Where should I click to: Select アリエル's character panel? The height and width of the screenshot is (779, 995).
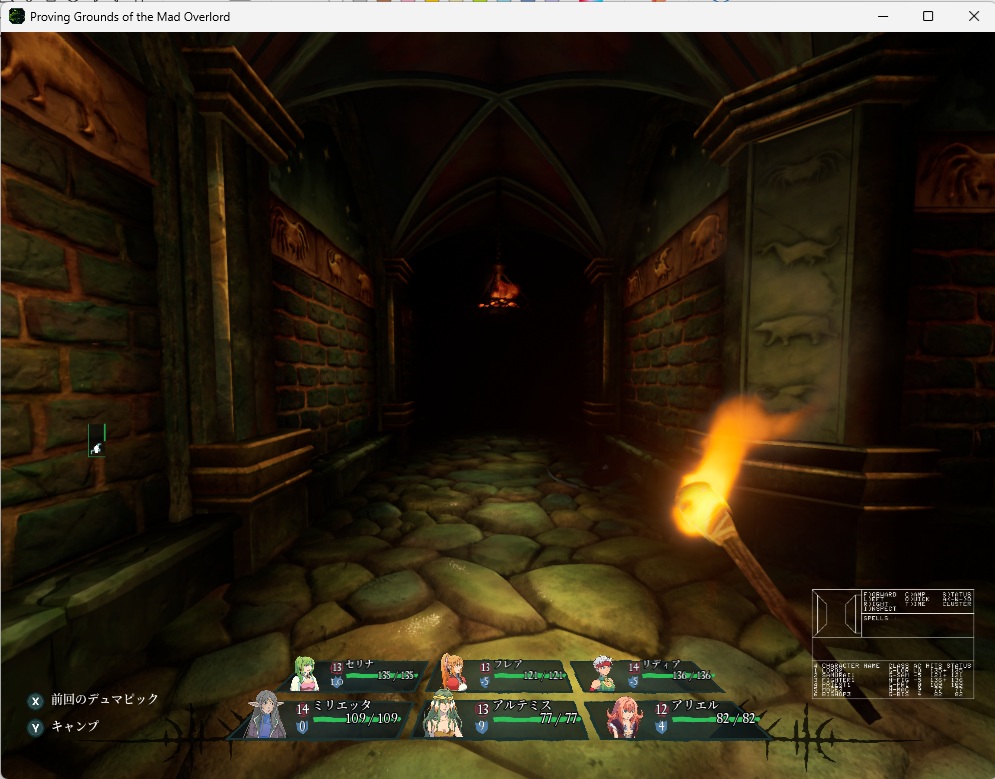(680, 717)
